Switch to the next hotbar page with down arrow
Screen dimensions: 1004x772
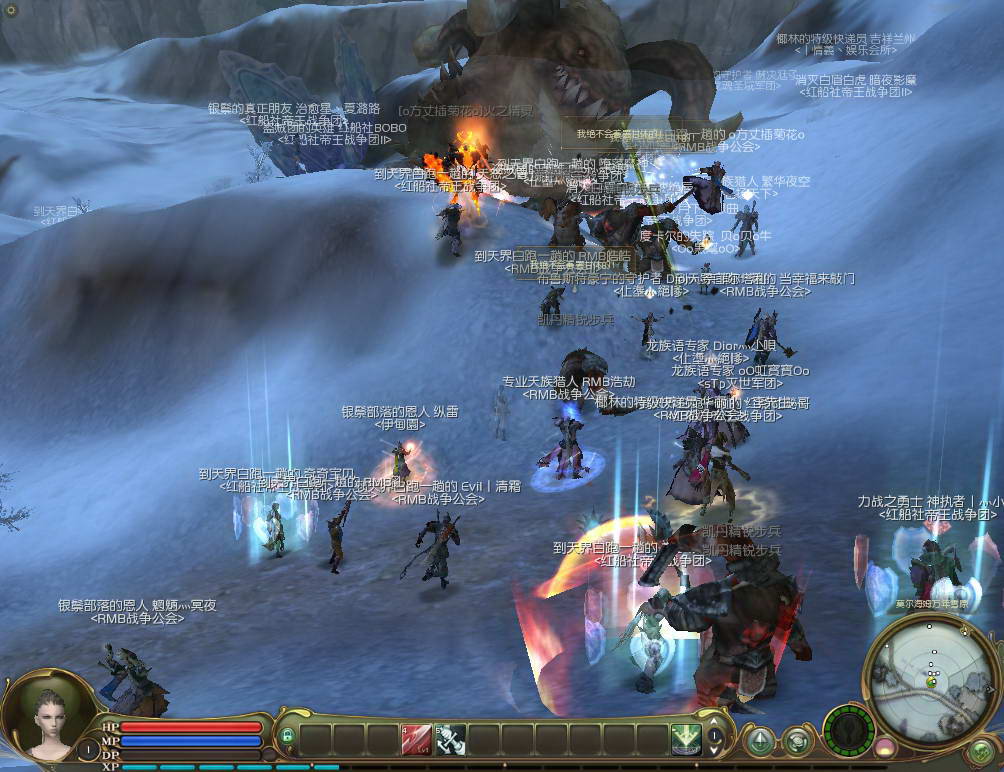tap(715, 749)
